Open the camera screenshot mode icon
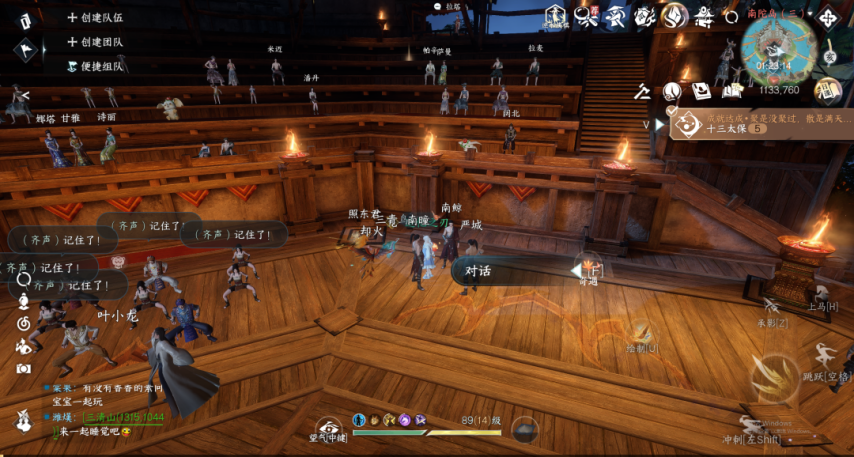The width and height of the screenshot is (854, 457). tap(23, 367)
